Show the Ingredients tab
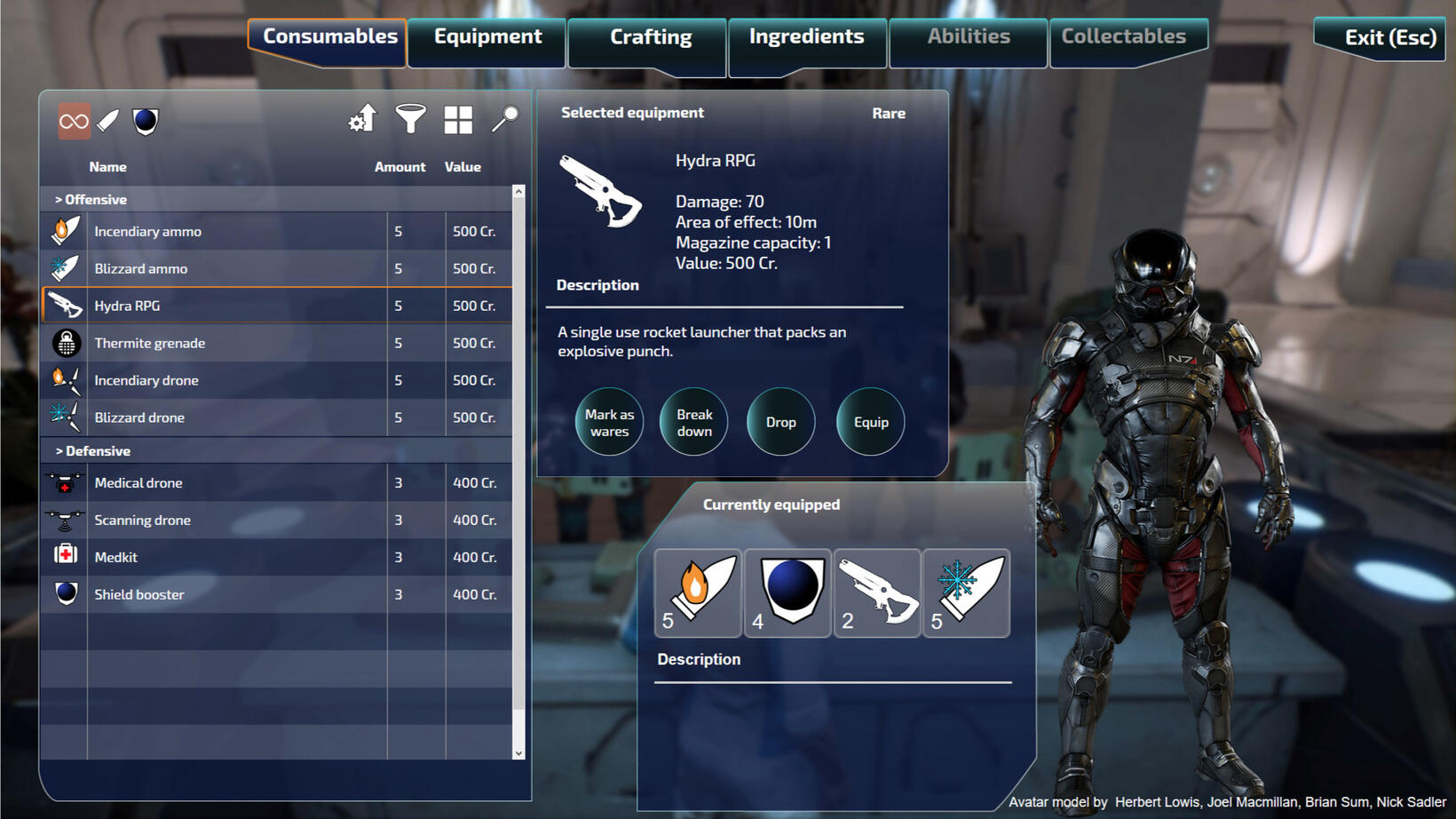This screenshot has height=819, width=1456. click(806, 37)
